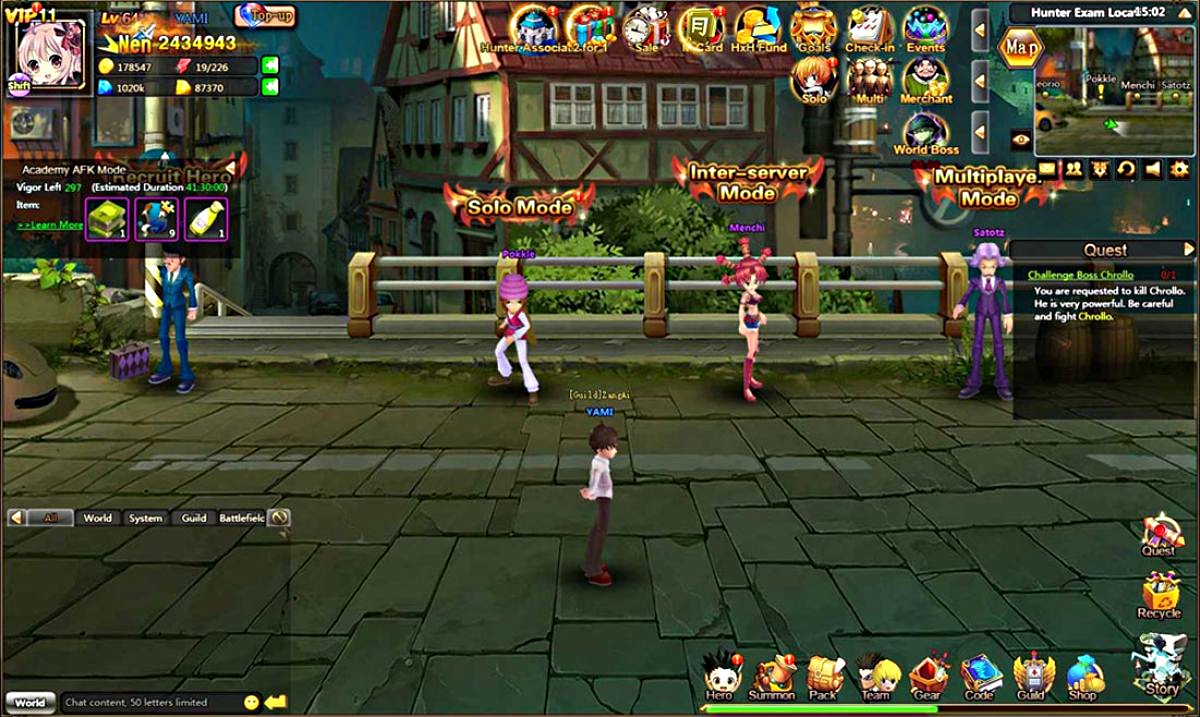Open the Settings gear icon
The image size is (1200, 717).
1180,169
